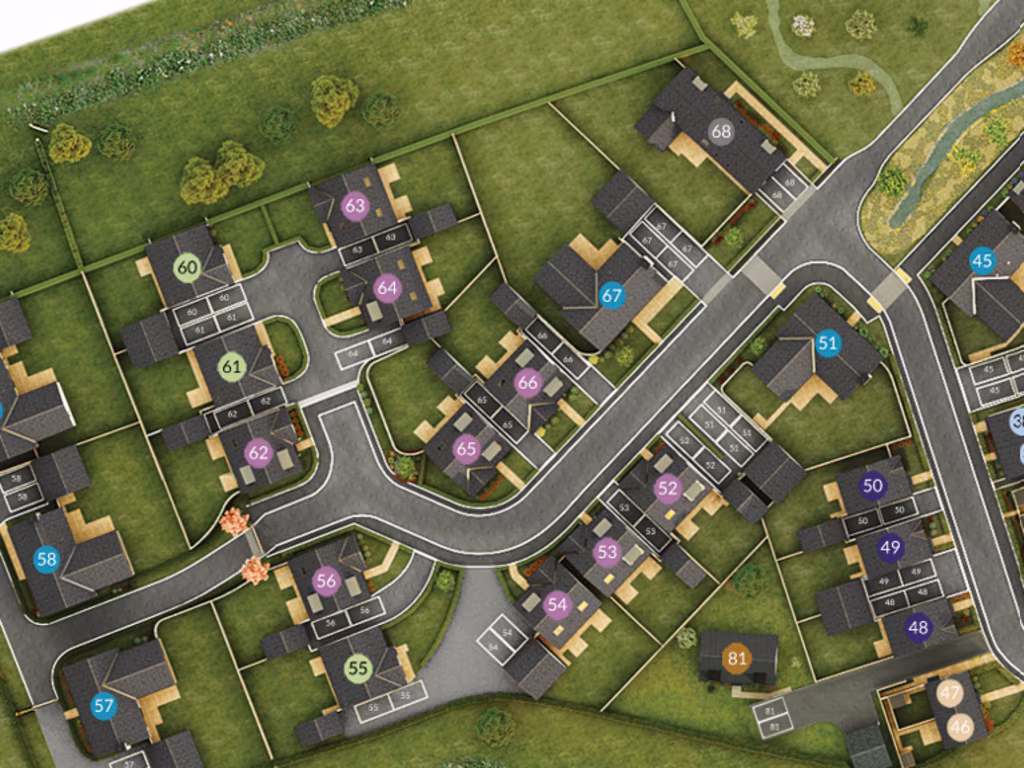Click the green plot 55 marker
This screenshot has width=1024, height=768.
[x=358, y=667]
